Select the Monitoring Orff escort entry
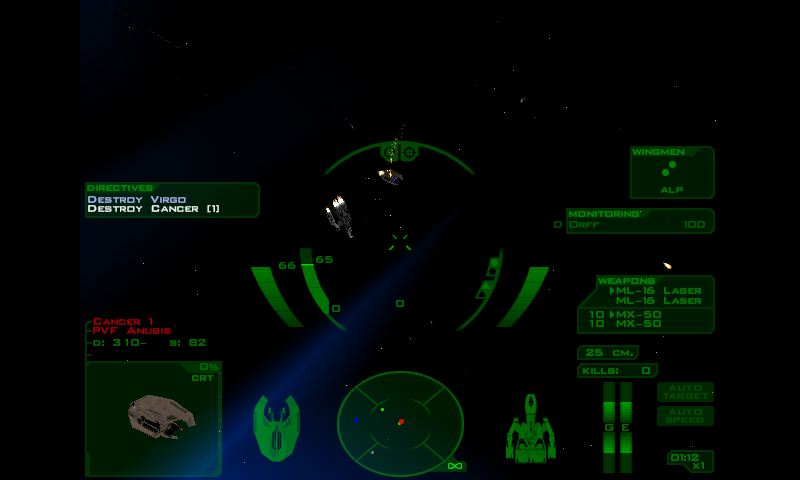 coord(640,225)
